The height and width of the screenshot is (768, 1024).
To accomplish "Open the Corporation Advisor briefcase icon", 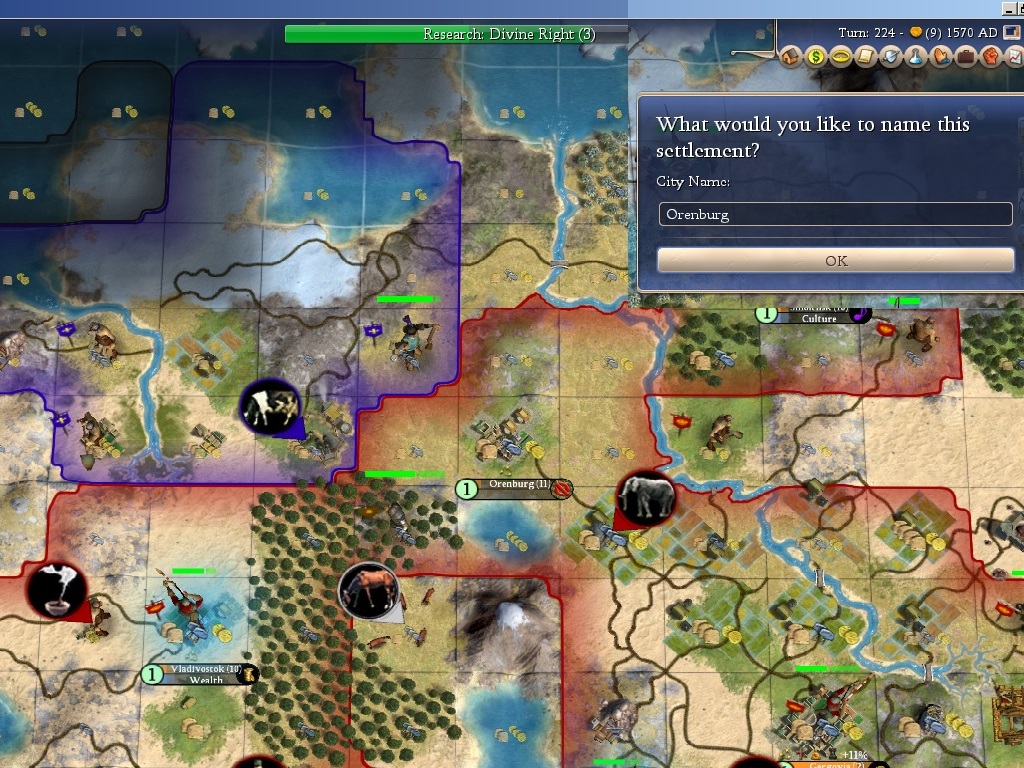I will pyautogui.click(x=966, y=57).
